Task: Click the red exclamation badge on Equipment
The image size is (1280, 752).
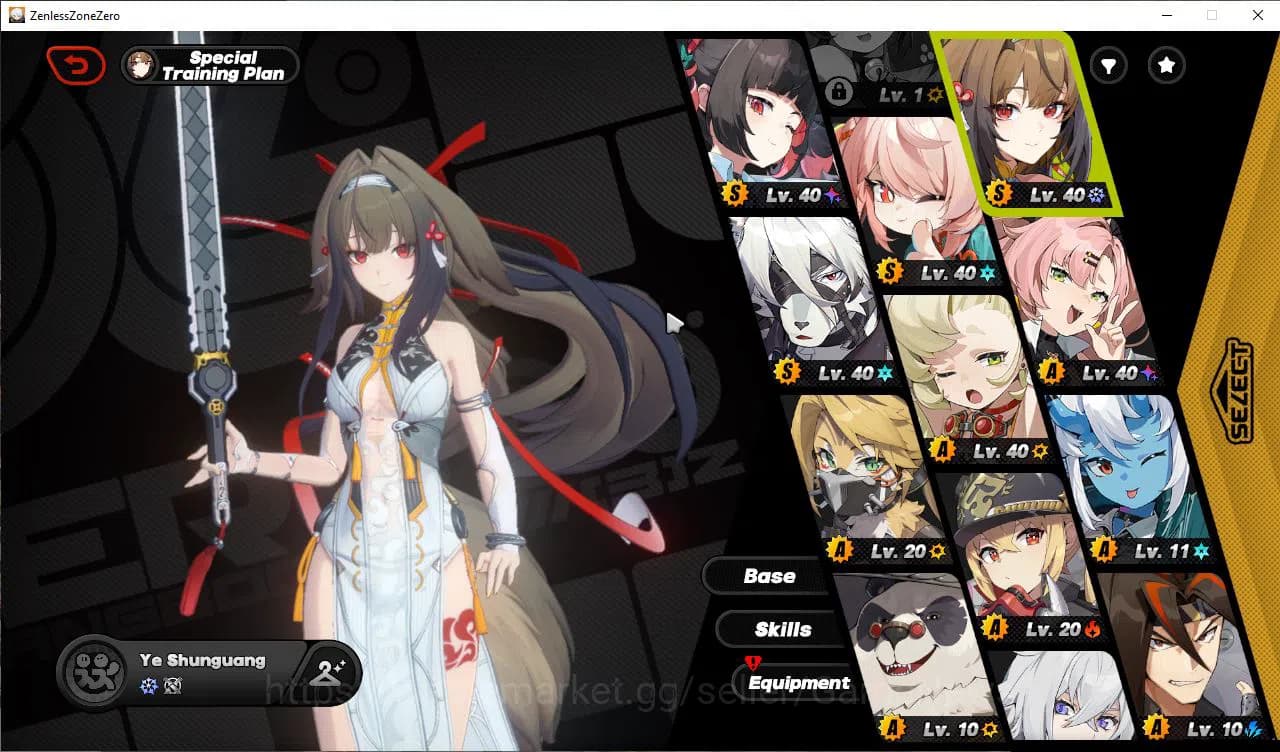Action: click(751, 662)
